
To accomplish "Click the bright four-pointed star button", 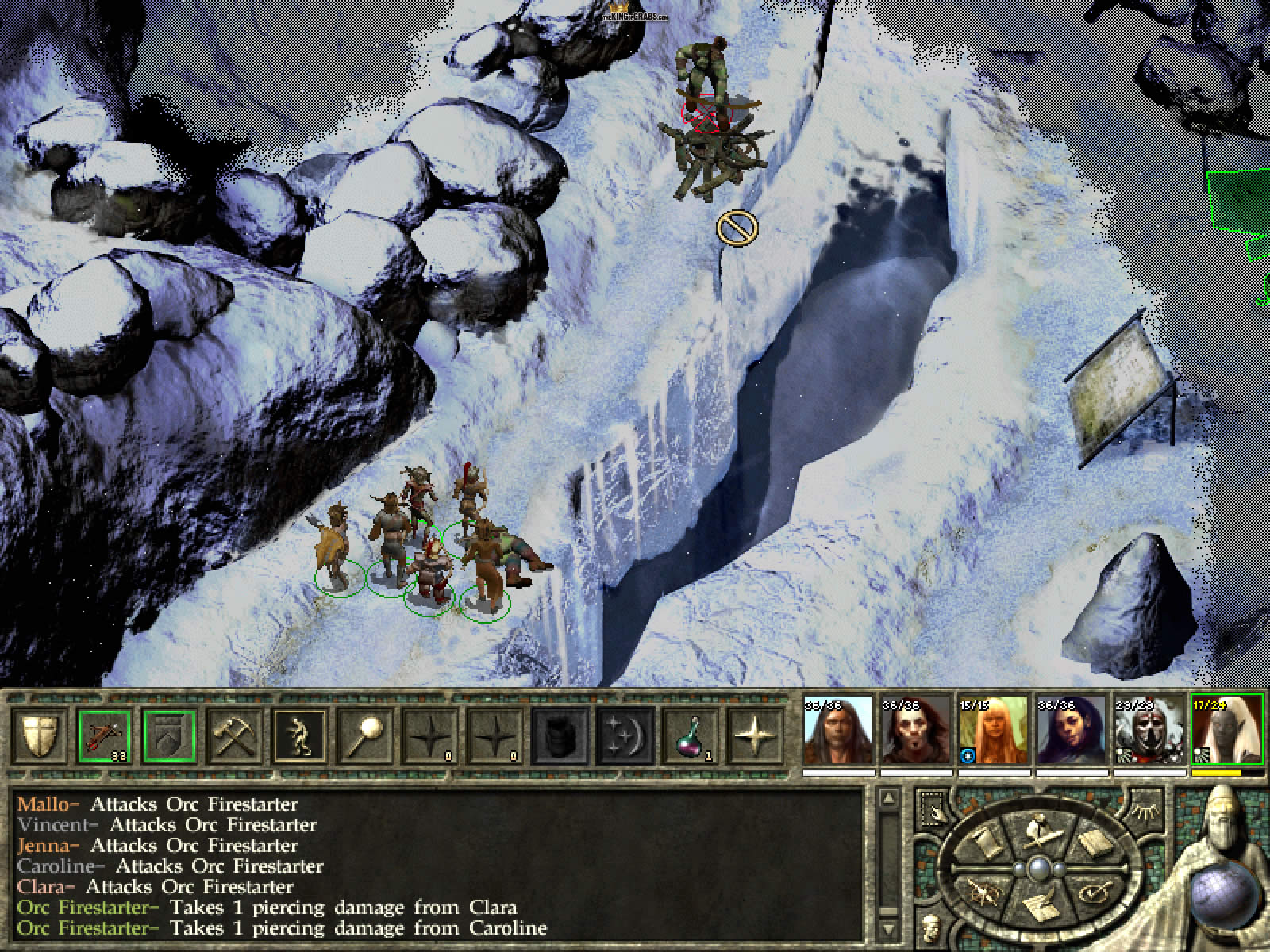I will click(755, 735).
